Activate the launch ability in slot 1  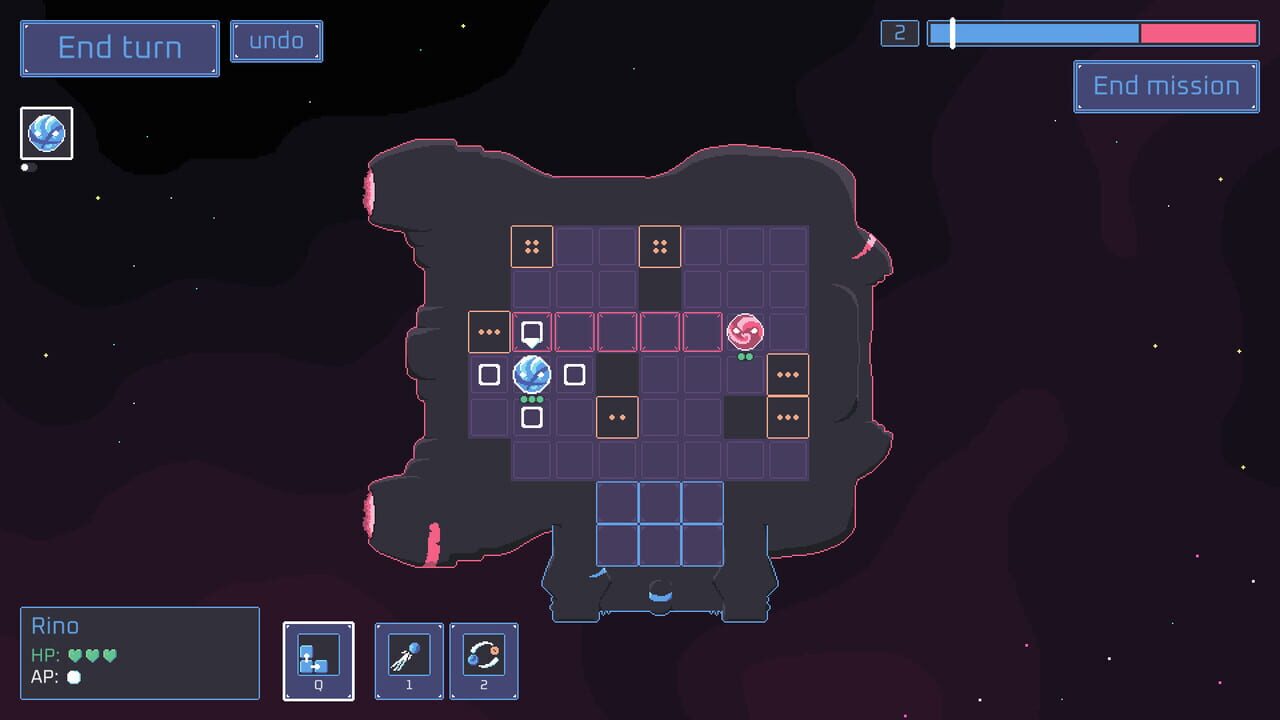(408, 660)
